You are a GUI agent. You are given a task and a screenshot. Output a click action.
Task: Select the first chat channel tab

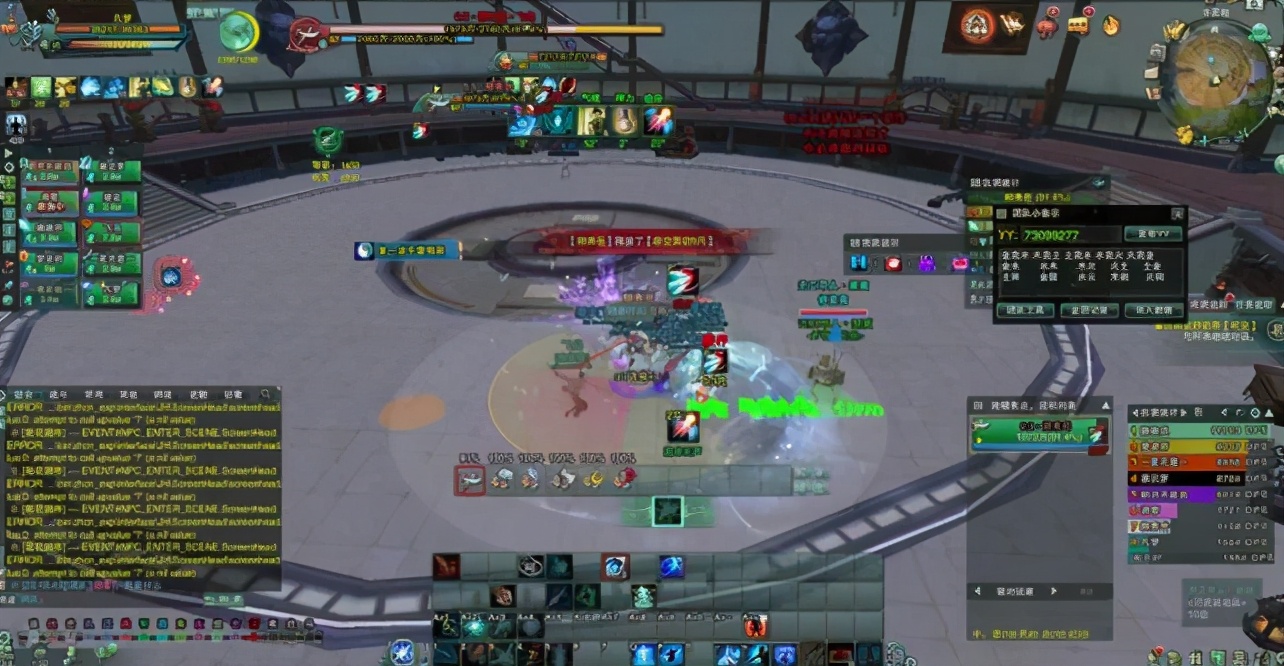click(x=22, y=395)
